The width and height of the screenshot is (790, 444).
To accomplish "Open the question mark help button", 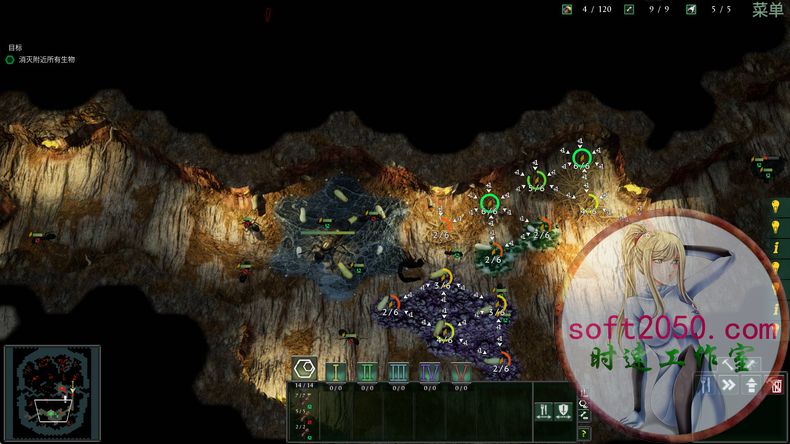I will pyautogui.click(x=584, y=433).
